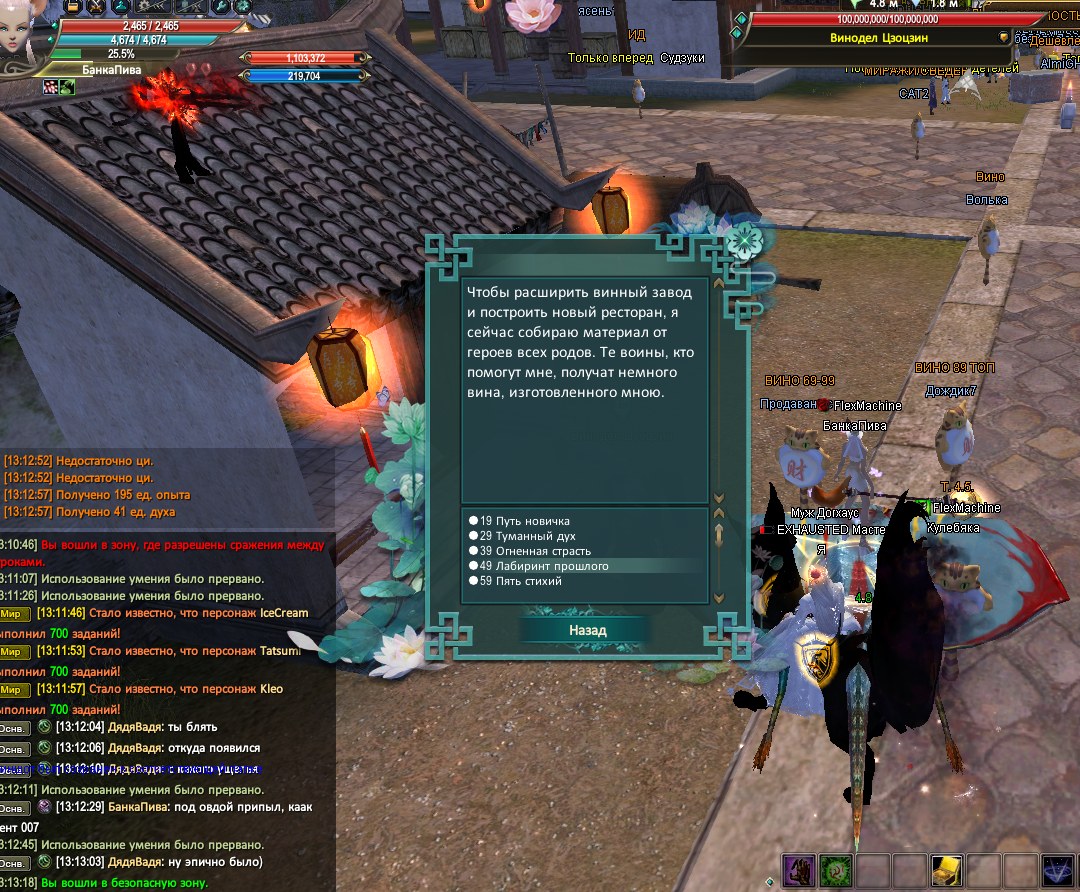Open the golden chest item in the hotbar
The height and width of the screenshot is (892, 1080).
click(x=946, y=871)
